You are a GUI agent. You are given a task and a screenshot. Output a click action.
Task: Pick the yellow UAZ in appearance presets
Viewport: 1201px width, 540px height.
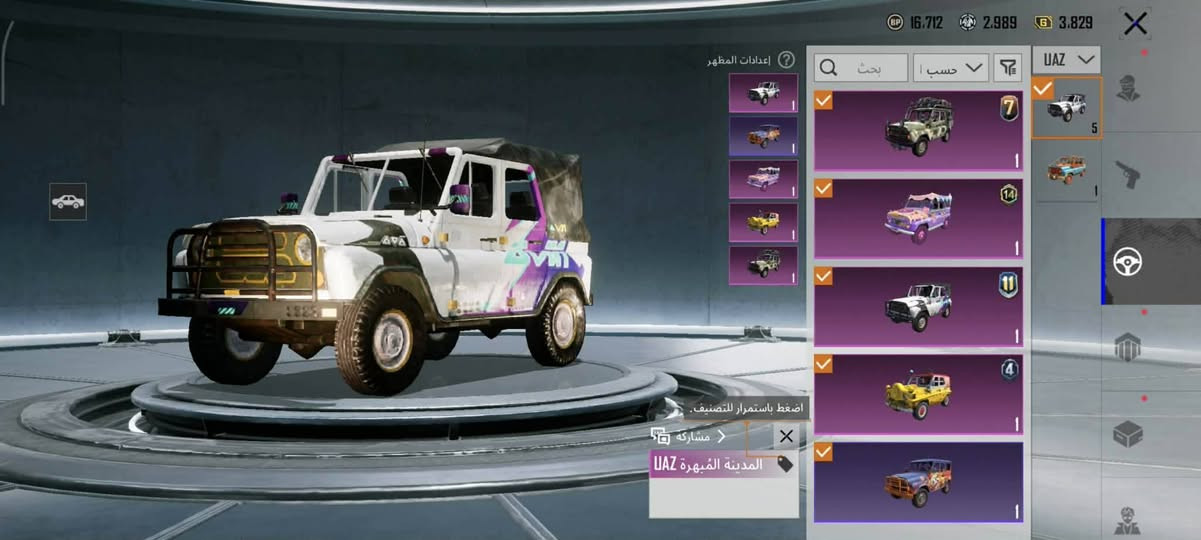(x=763, y=222)
